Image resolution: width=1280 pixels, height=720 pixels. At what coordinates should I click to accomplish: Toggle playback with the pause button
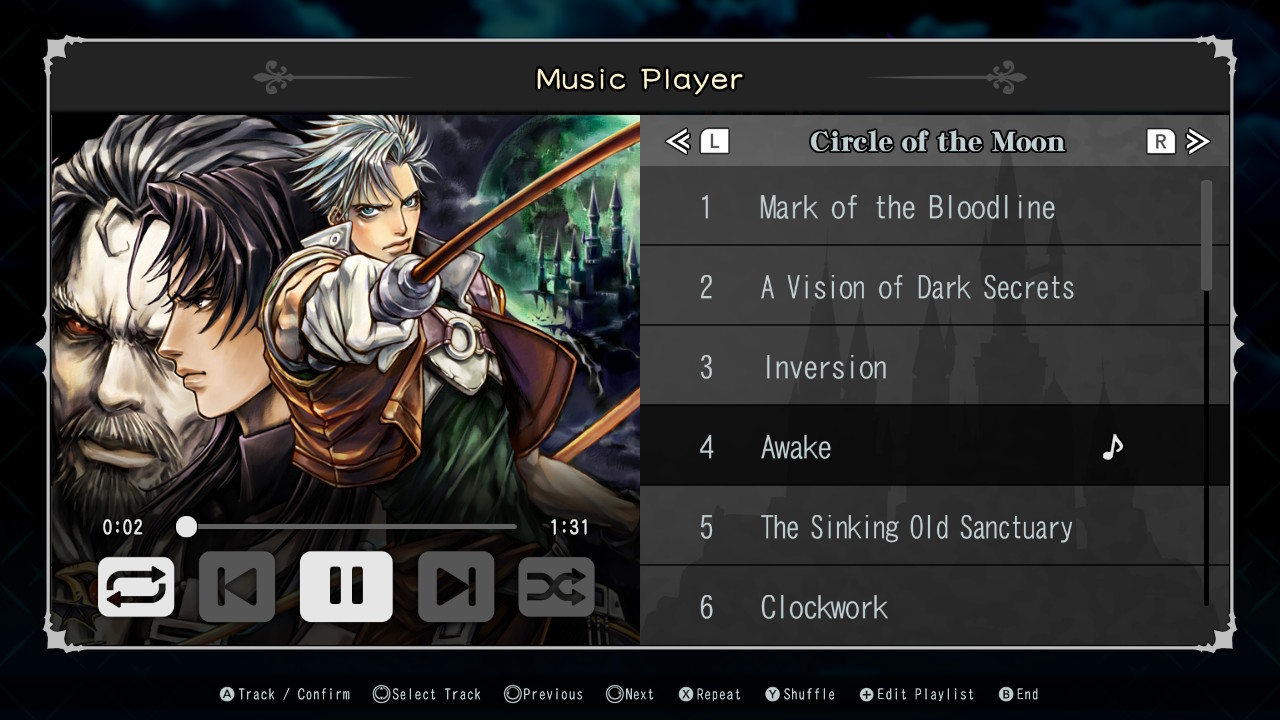coord(346,586)
